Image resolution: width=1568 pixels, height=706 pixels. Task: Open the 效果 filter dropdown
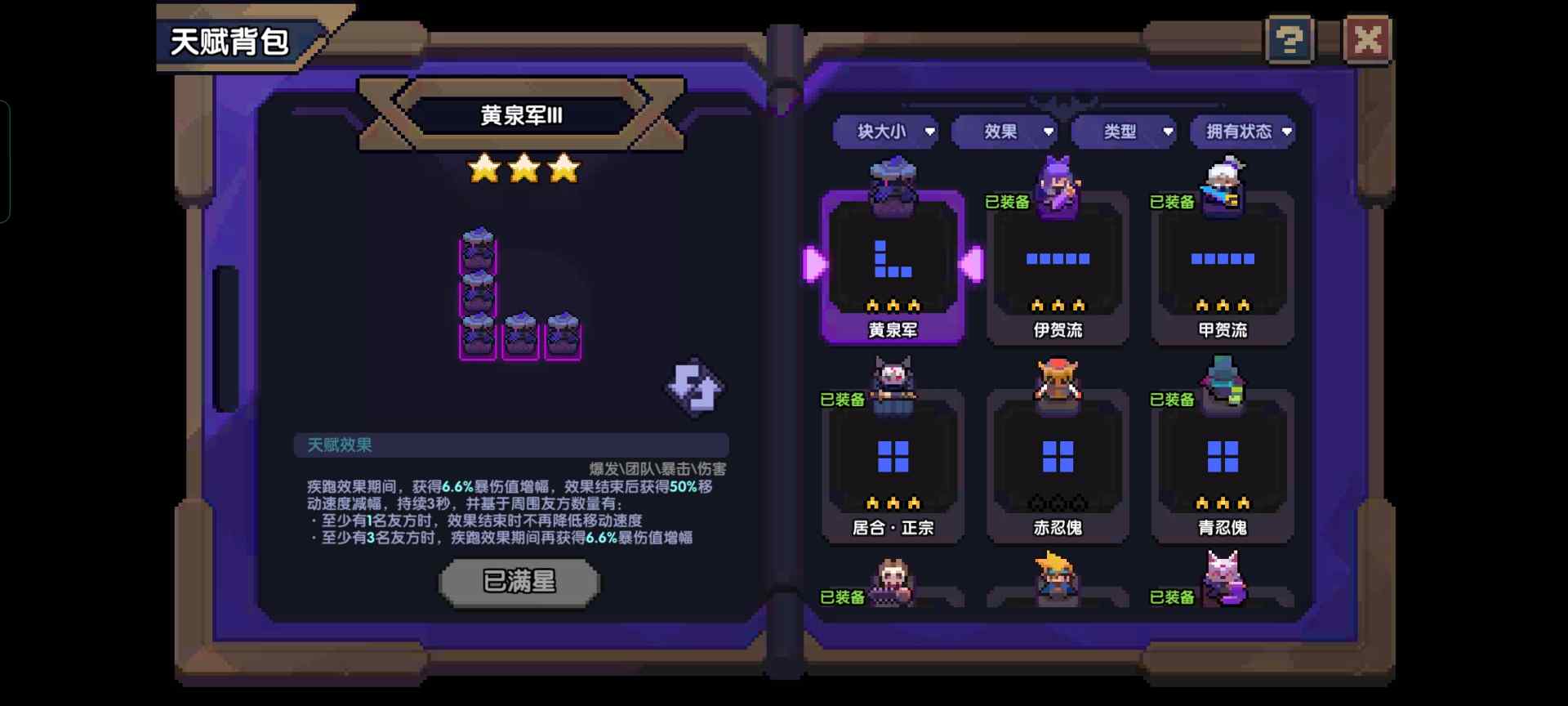[1004, 132]
